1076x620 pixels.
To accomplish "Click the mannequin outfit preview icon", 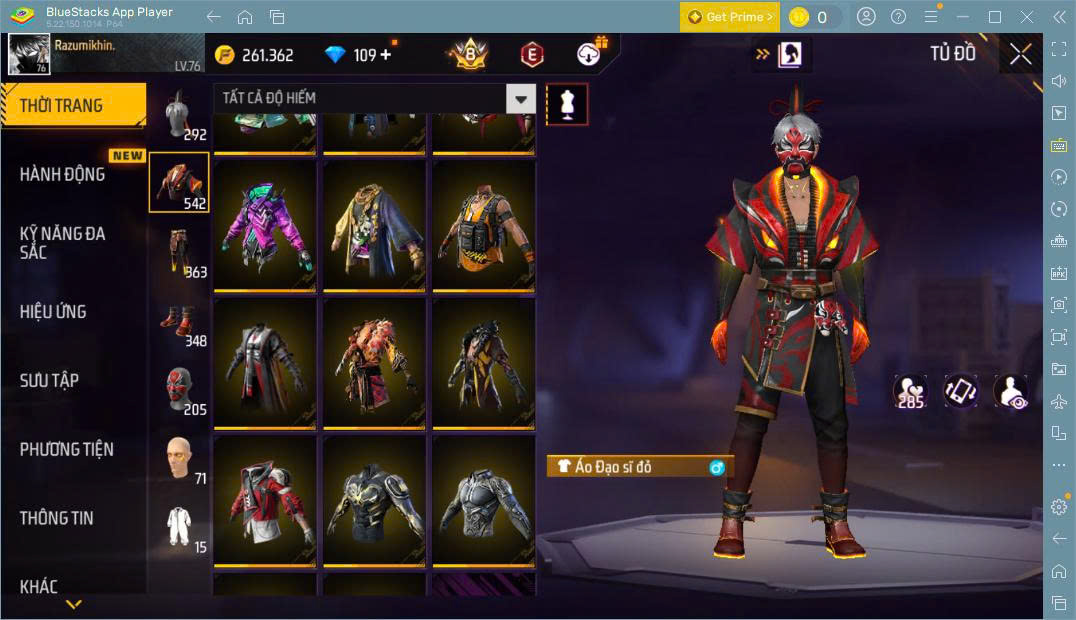I will click(567, 104).
